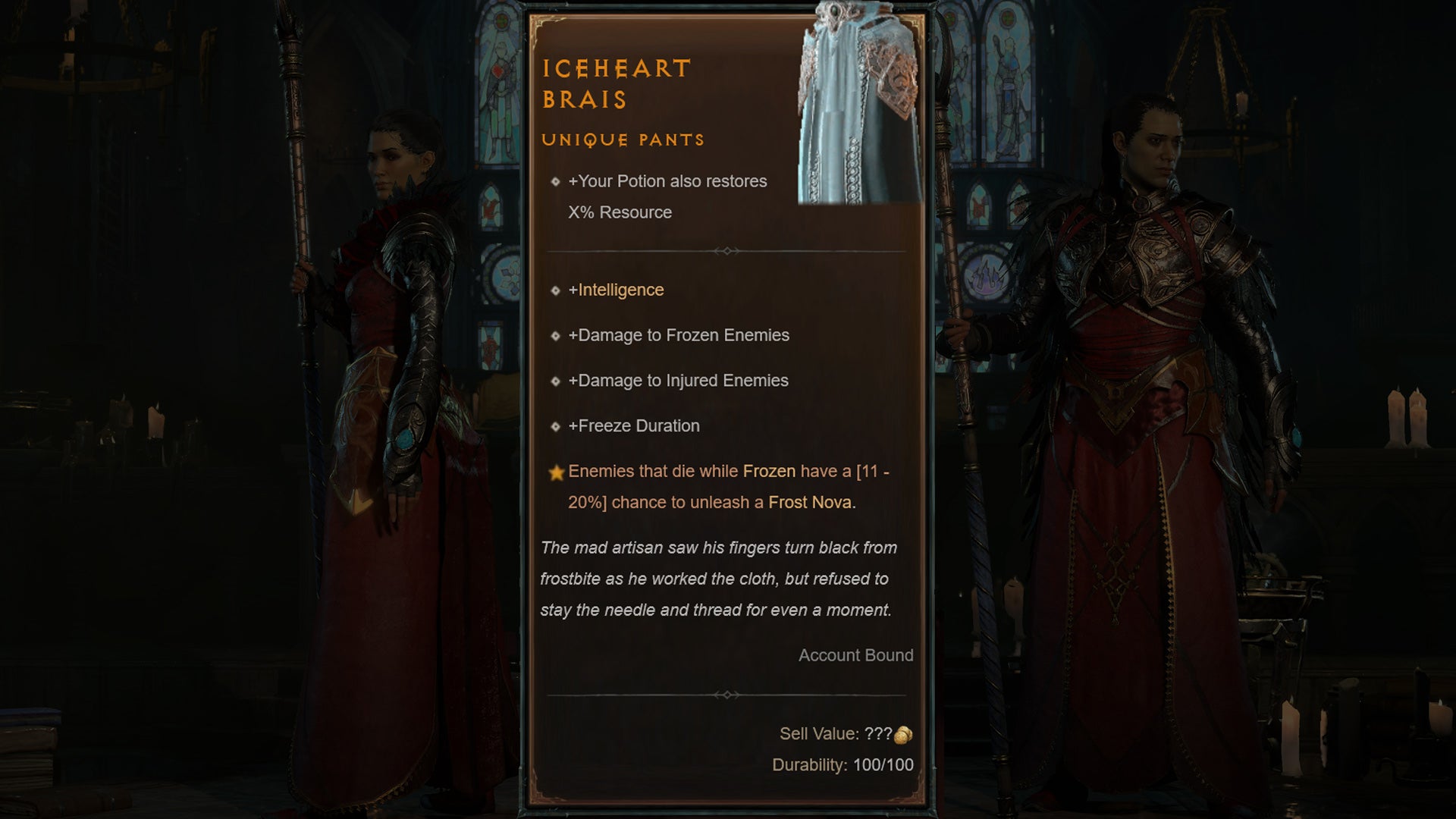Select the Iceheart Brais item title
This screenshot has height=819, width=1456.
(616, 83)
